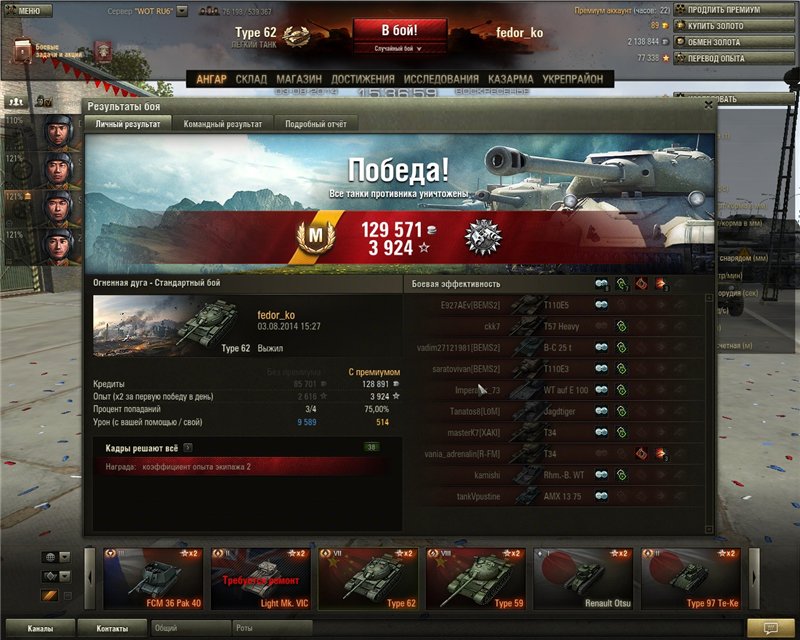
Task: Open the Подробный отчёт tab
Action: coord(316,124)
